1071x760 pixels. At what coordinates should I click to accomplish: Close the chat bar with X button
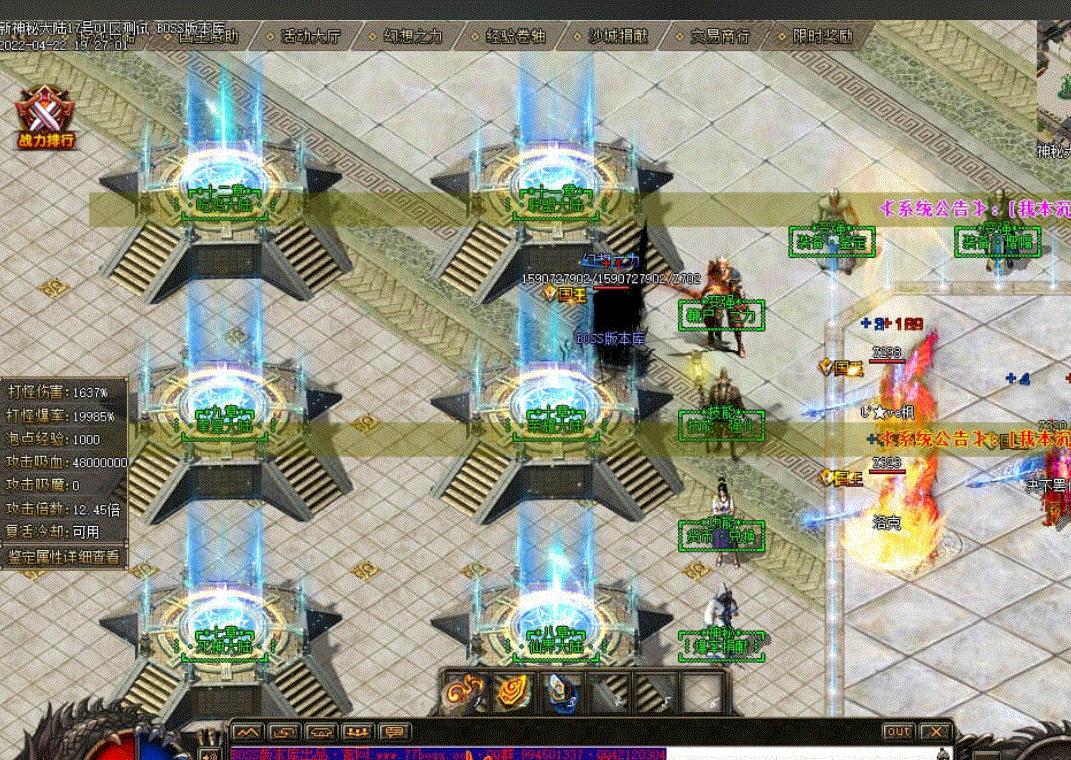935,732
